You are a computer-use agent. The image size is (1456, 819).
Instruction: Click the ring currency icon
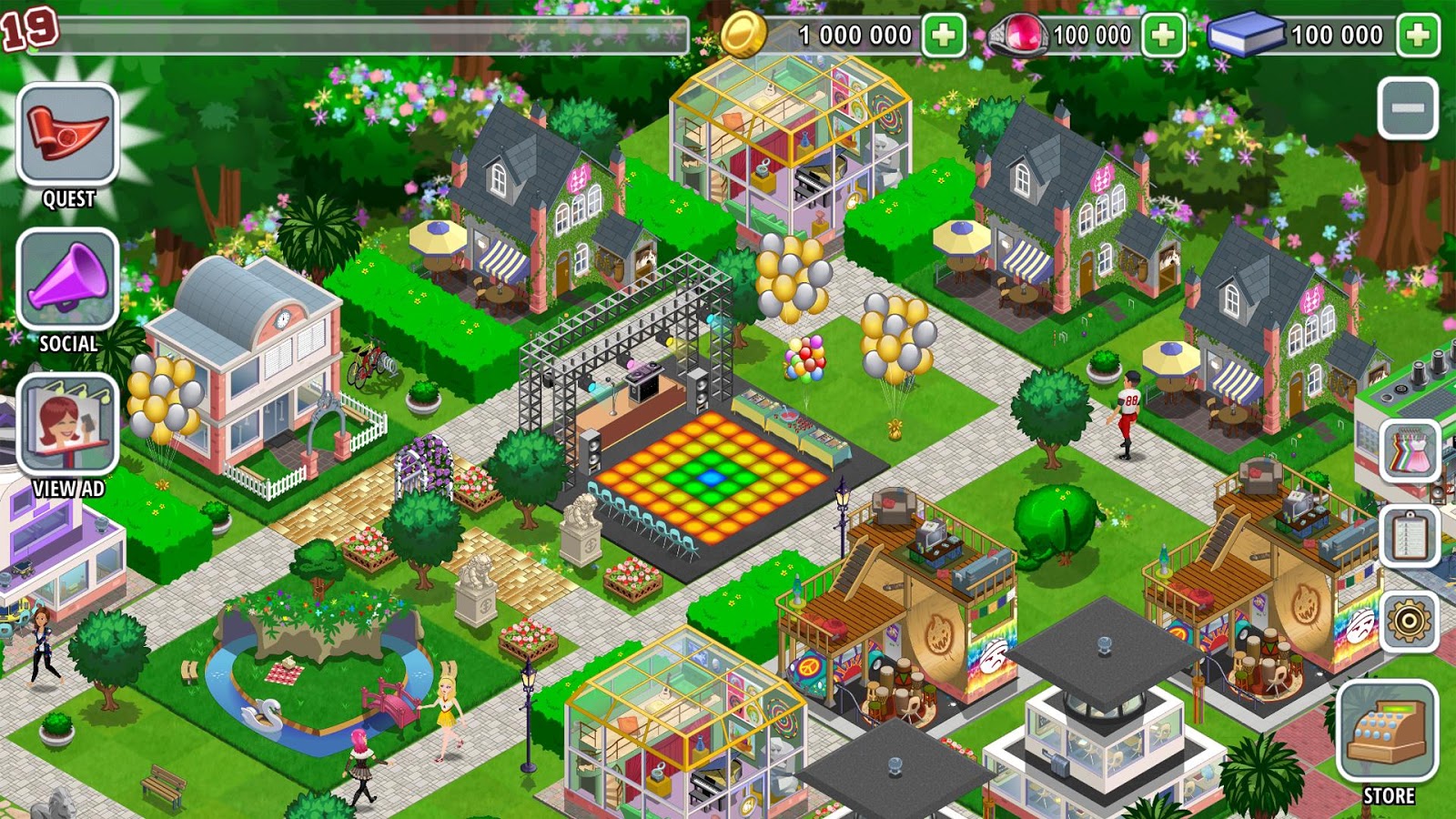tap(1019, 35)
